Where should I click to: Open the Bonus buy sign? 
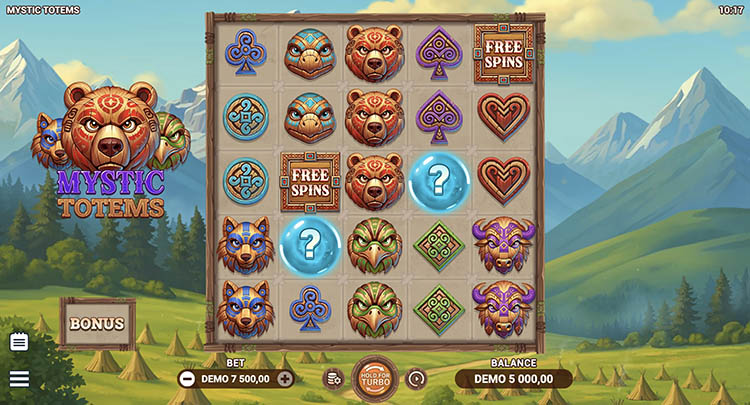coord(97,324)
